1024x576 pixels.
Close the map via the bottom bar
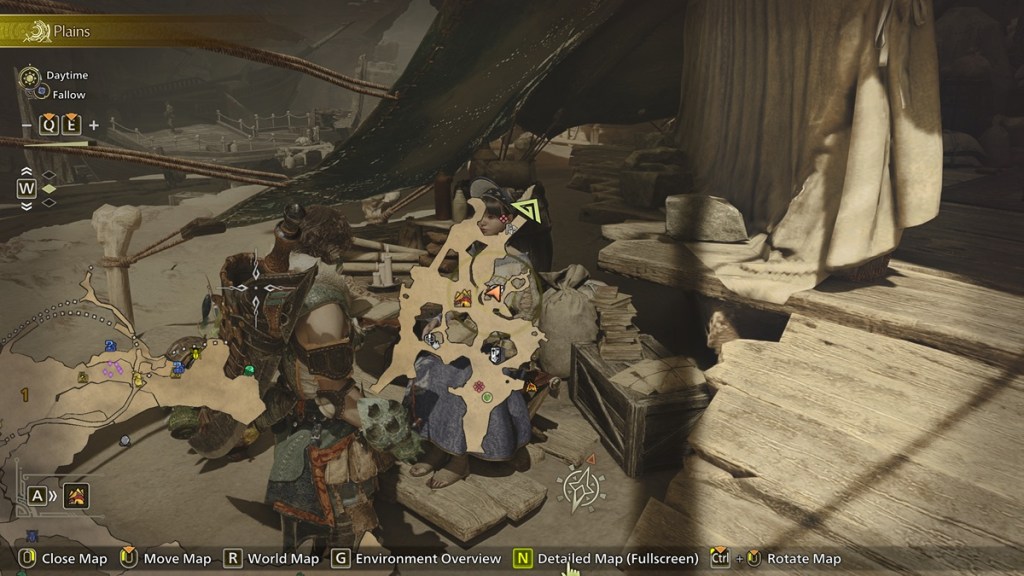tap(57, 558)
